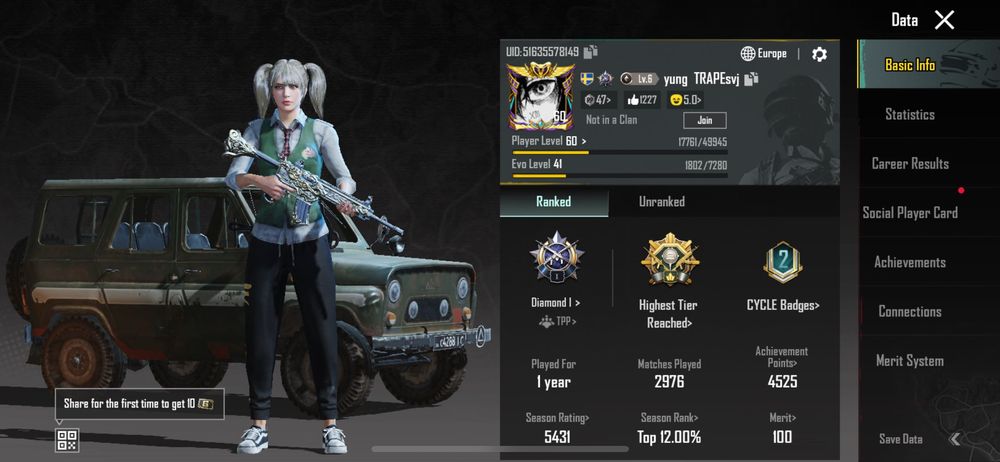Select Basic Info section
1000x462 pixels.
(910, 65)
